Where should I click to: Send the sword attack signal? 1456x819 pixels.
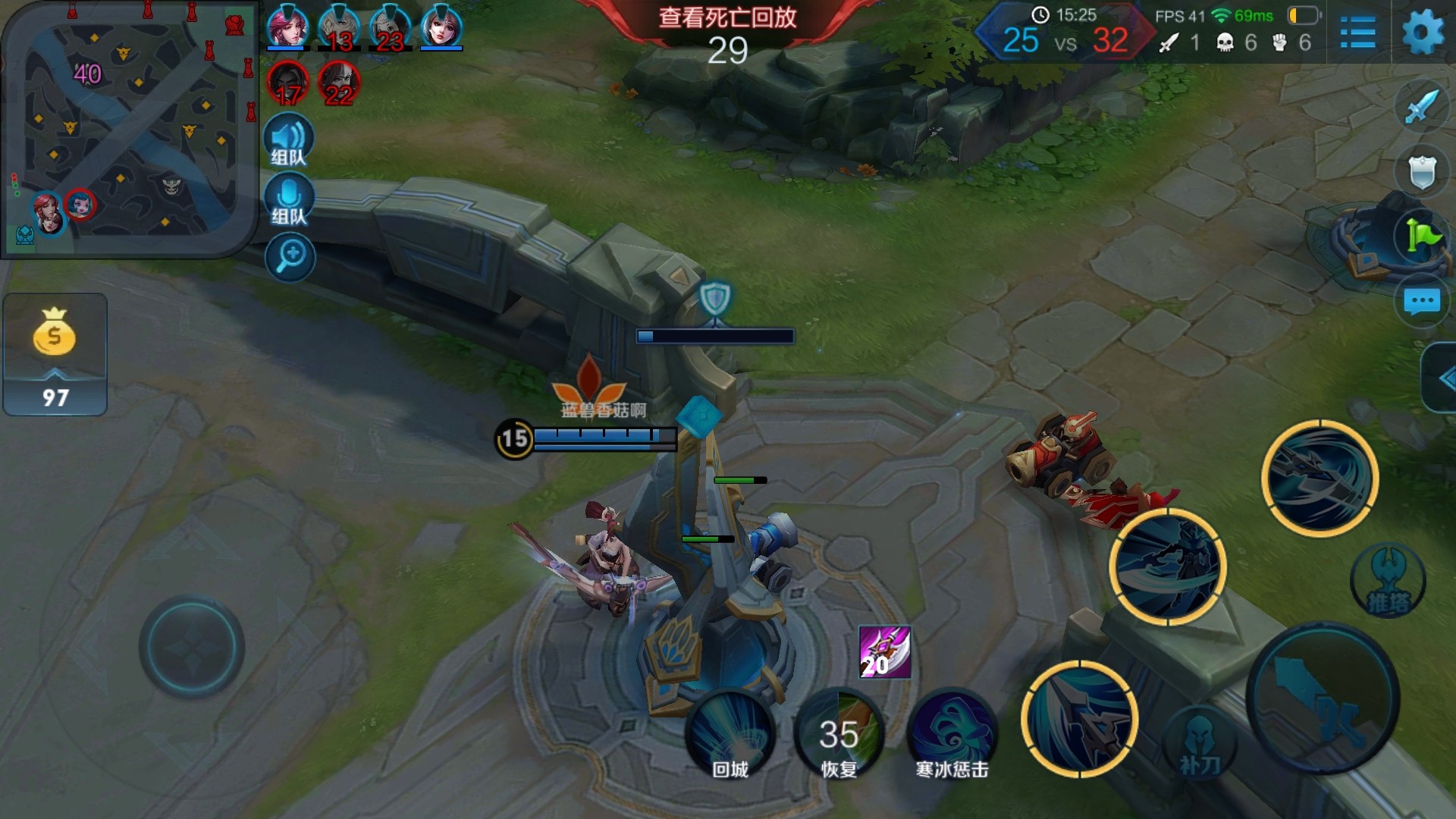1422,107
